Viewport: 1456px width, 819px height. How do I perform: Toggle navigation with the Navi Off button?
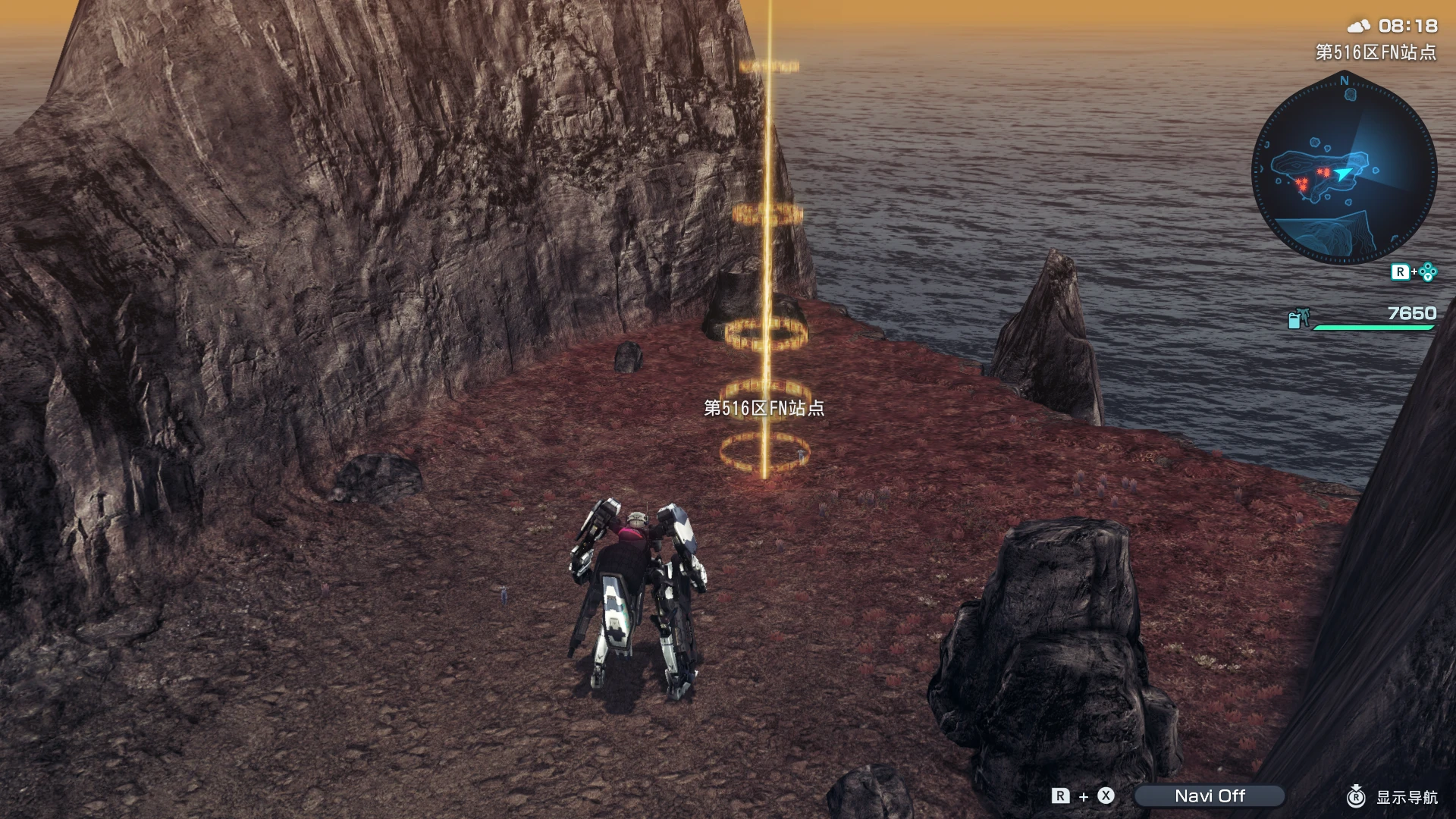click(x=1211, y=795)
